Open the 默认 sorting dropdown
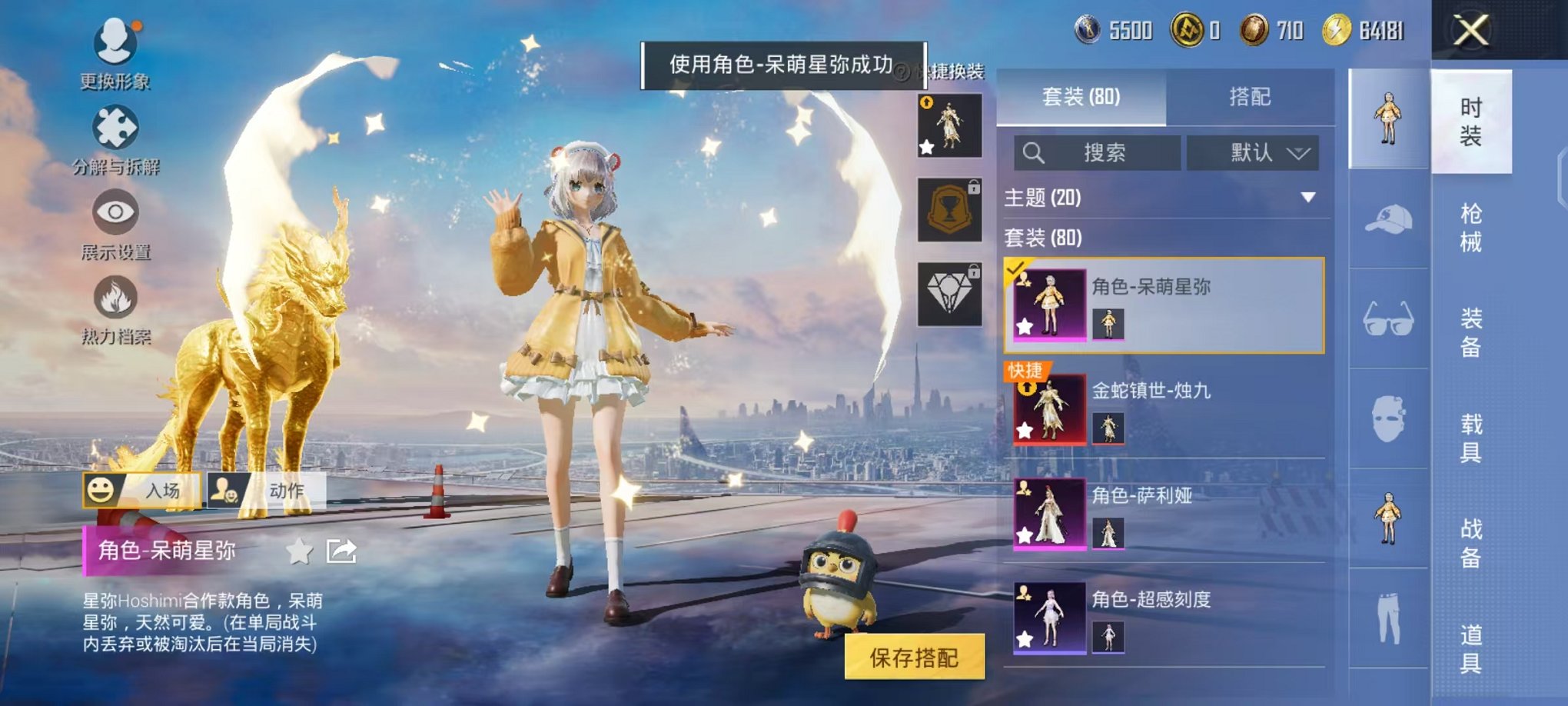The image size is (1568, 706). coord(1251,152)
